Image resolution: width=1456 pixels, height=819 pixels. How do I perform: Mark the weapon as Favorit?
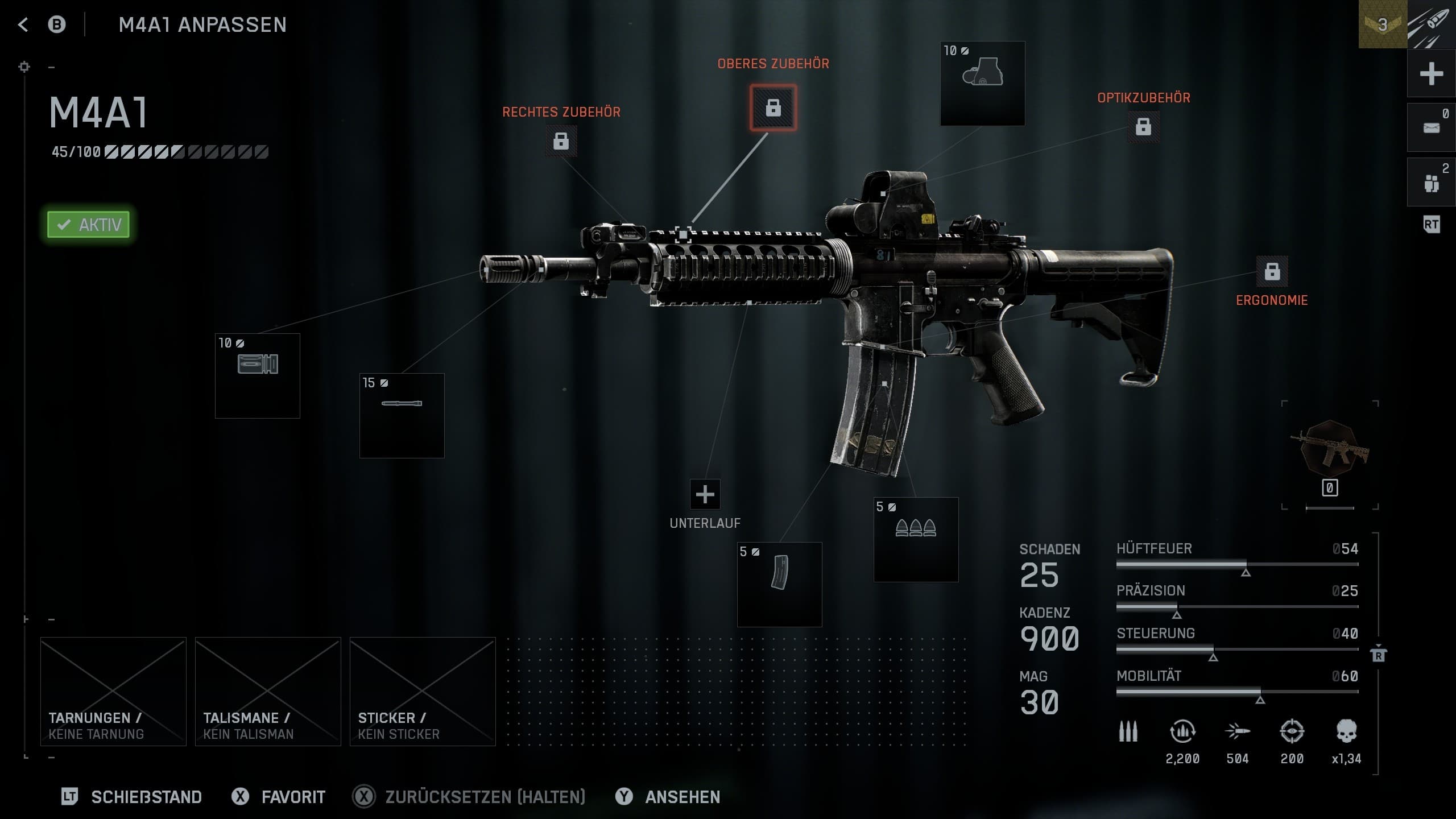pos(292,797)
